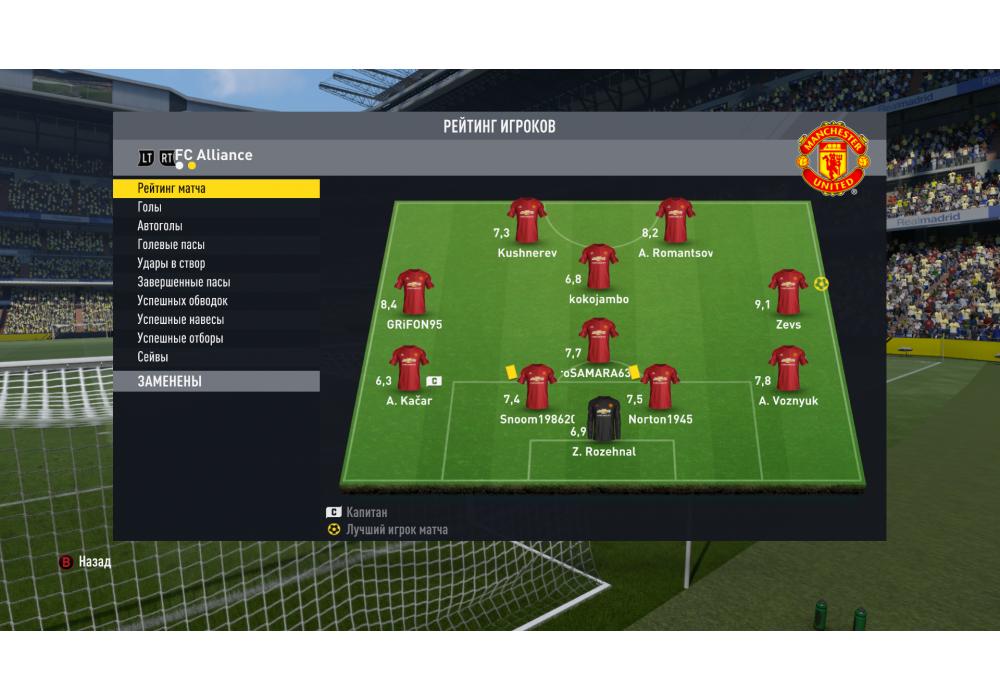Choose player A. Voznyuk

788,369
